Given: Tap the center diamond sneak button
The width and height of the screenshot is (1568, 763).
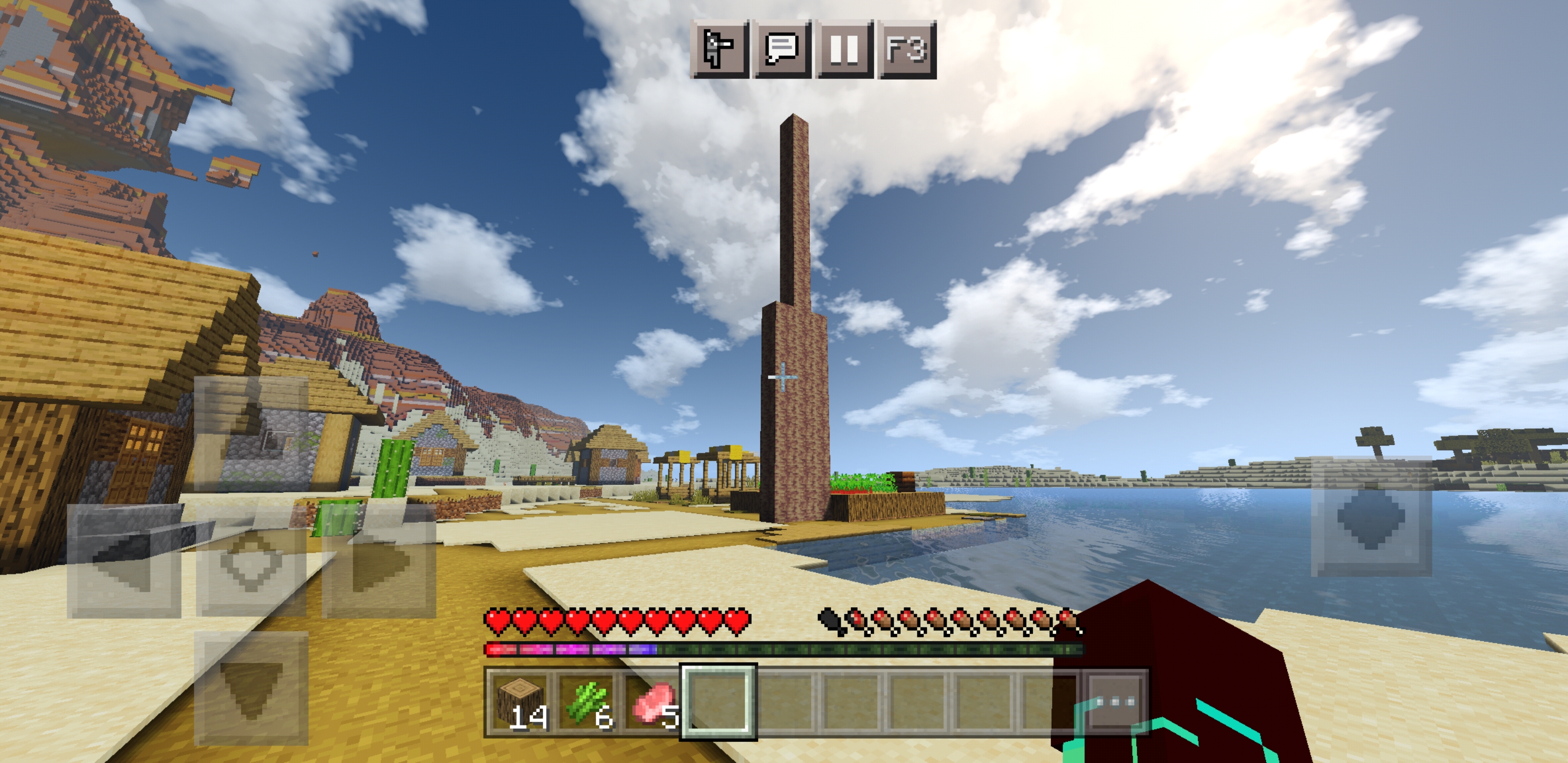Looking at the screenshot, I should click(251, 561).
